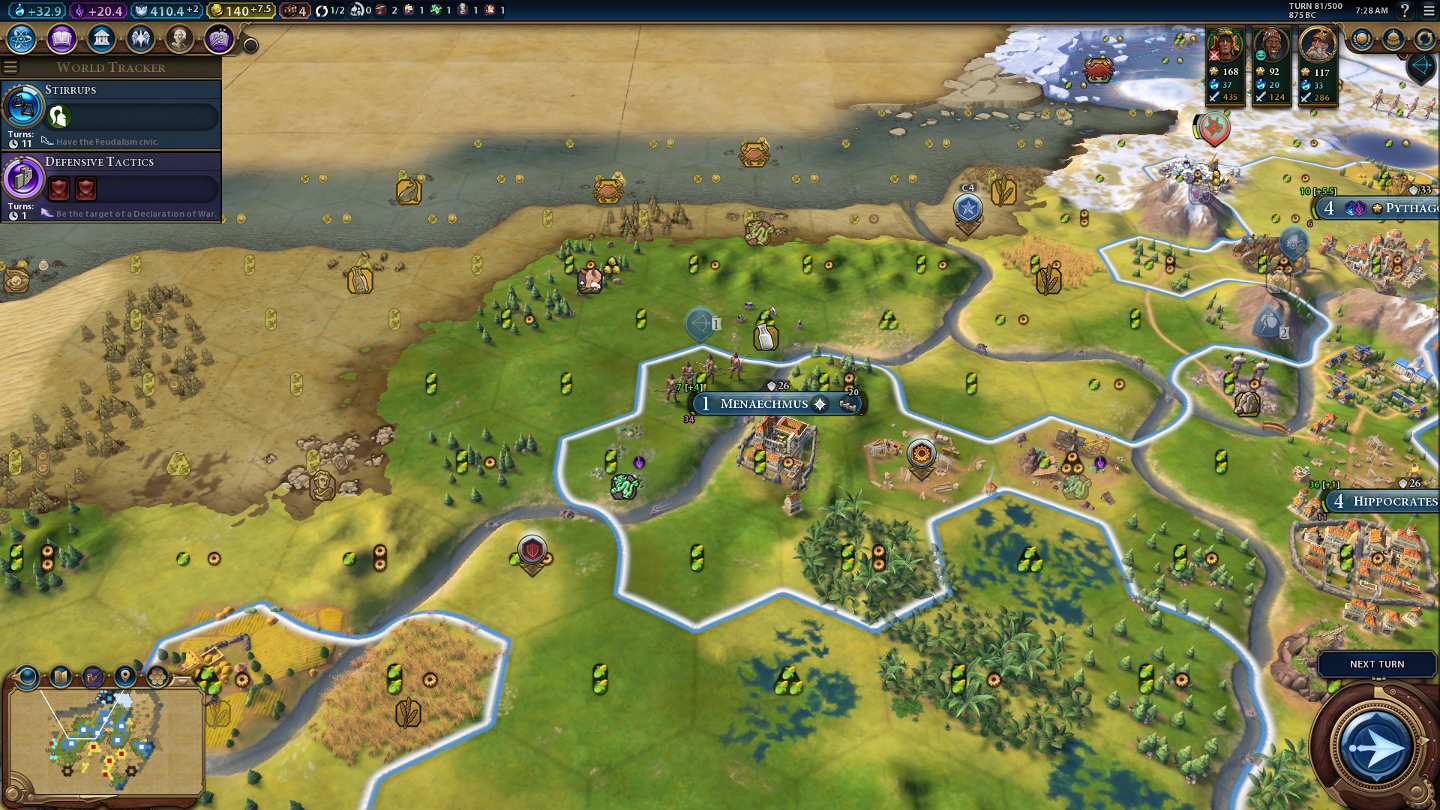This screenshot has width=1440, height=810.
Task: End the turn with Next Turn button
Action: (x=1376, y=744)
